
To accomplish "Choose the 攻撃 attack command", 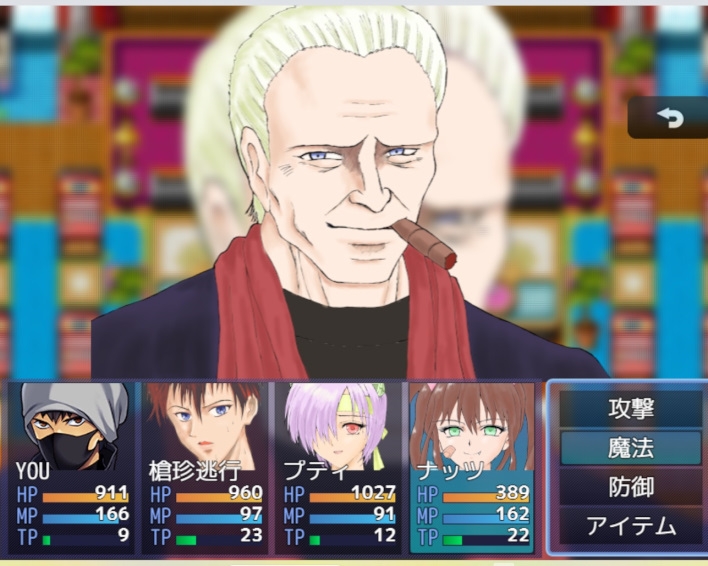I will [x=630, y=409].
